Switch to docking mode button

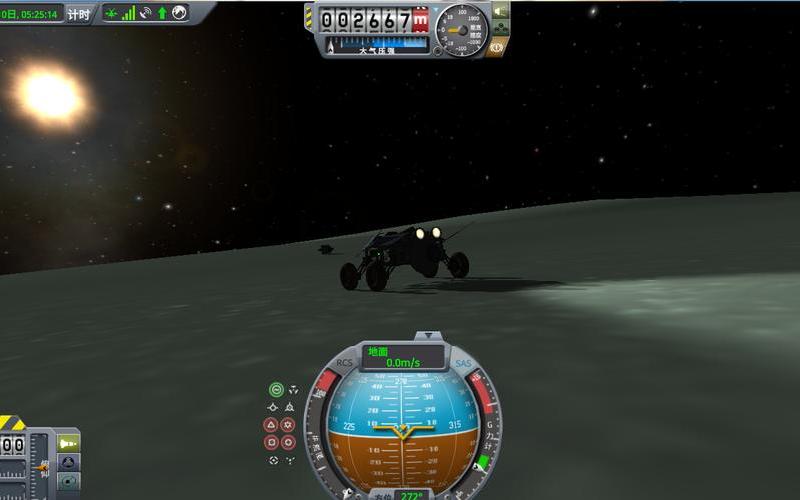[68, 462]
